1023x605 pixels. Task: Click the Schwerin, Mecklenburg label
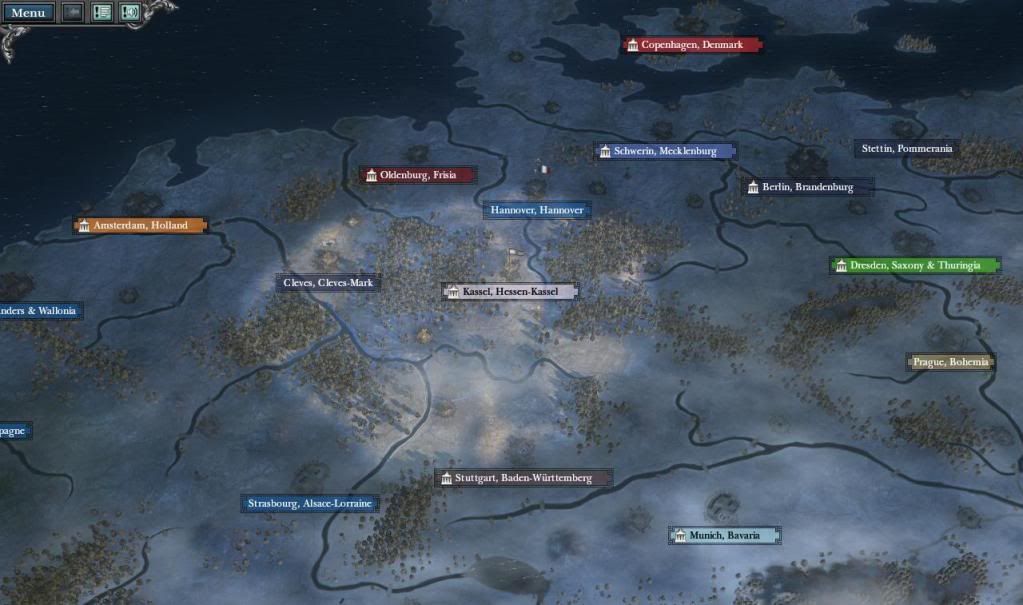coord(665,151)
